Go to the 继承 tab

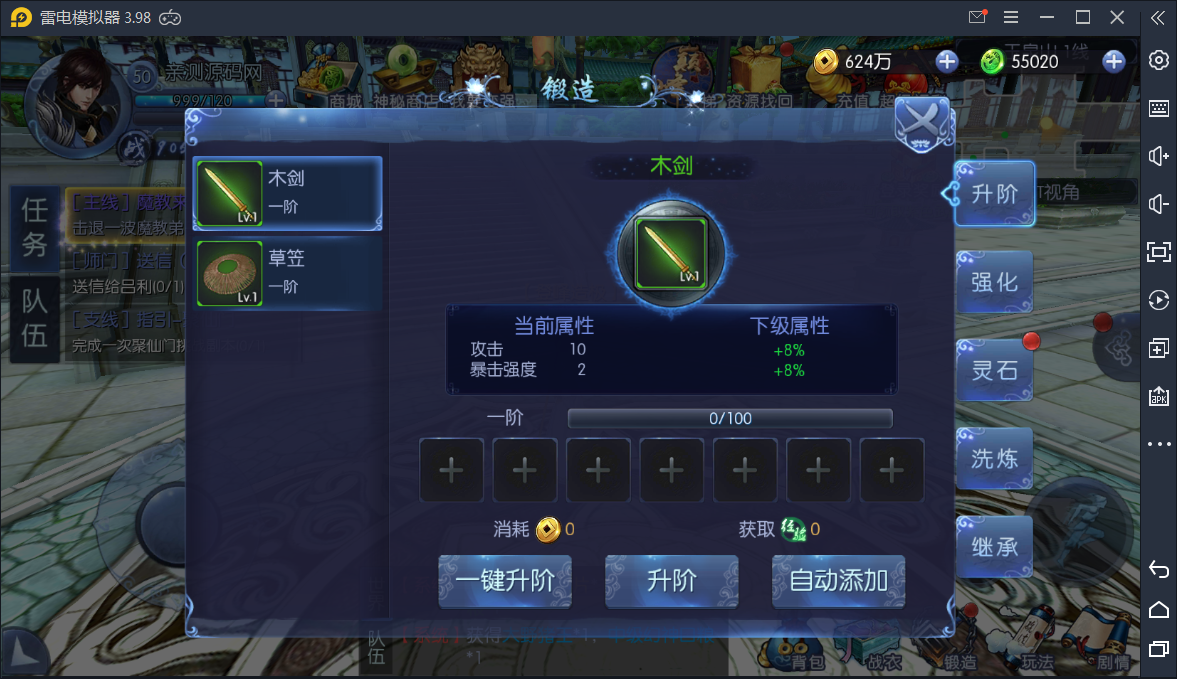point(993,547)
